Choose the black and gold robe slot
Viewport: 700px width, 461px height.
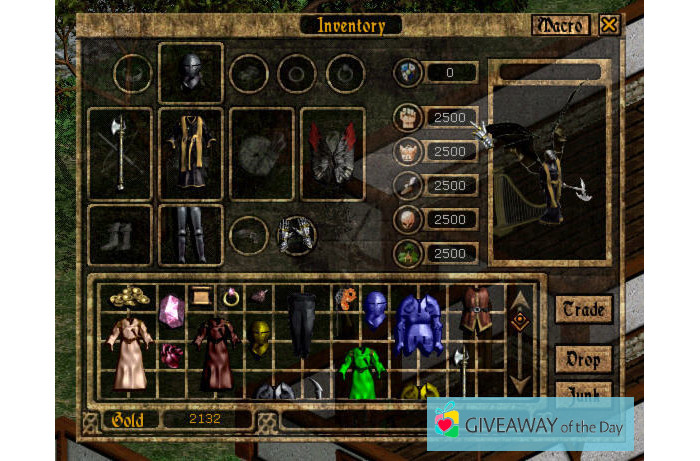190,154
